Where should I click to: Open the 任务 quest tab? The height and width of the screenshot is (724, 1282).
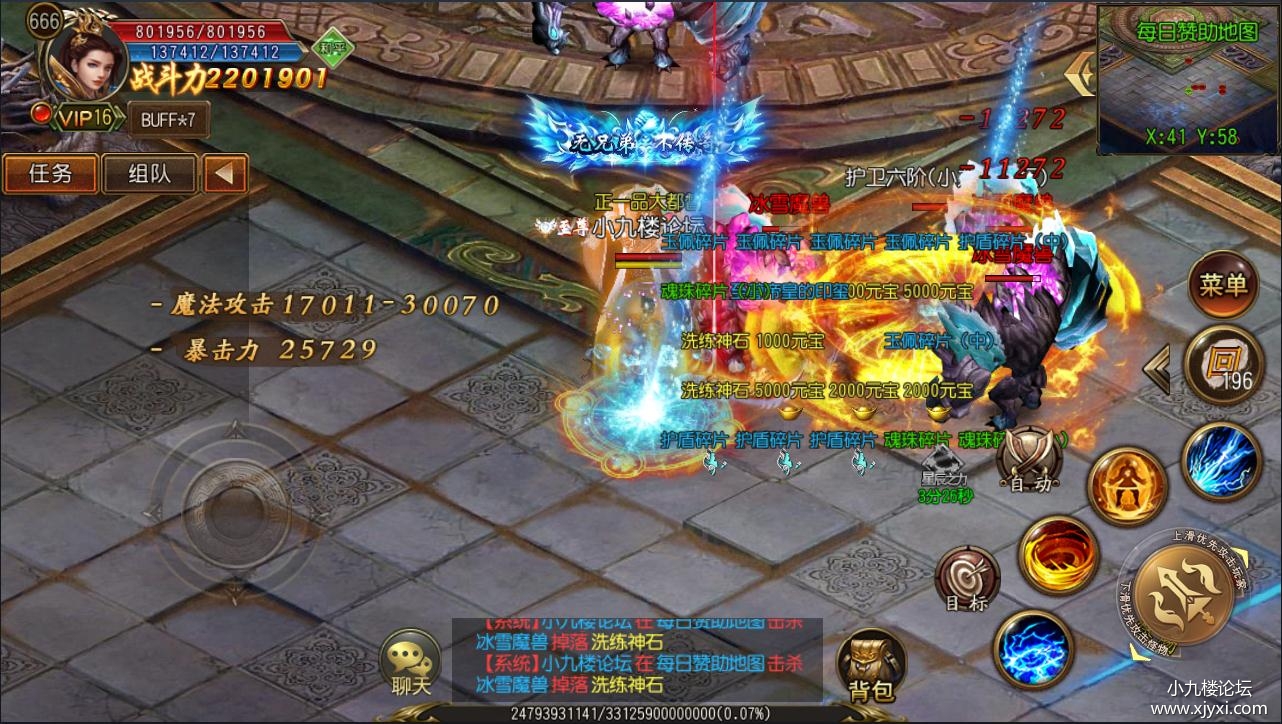[50, 174]
